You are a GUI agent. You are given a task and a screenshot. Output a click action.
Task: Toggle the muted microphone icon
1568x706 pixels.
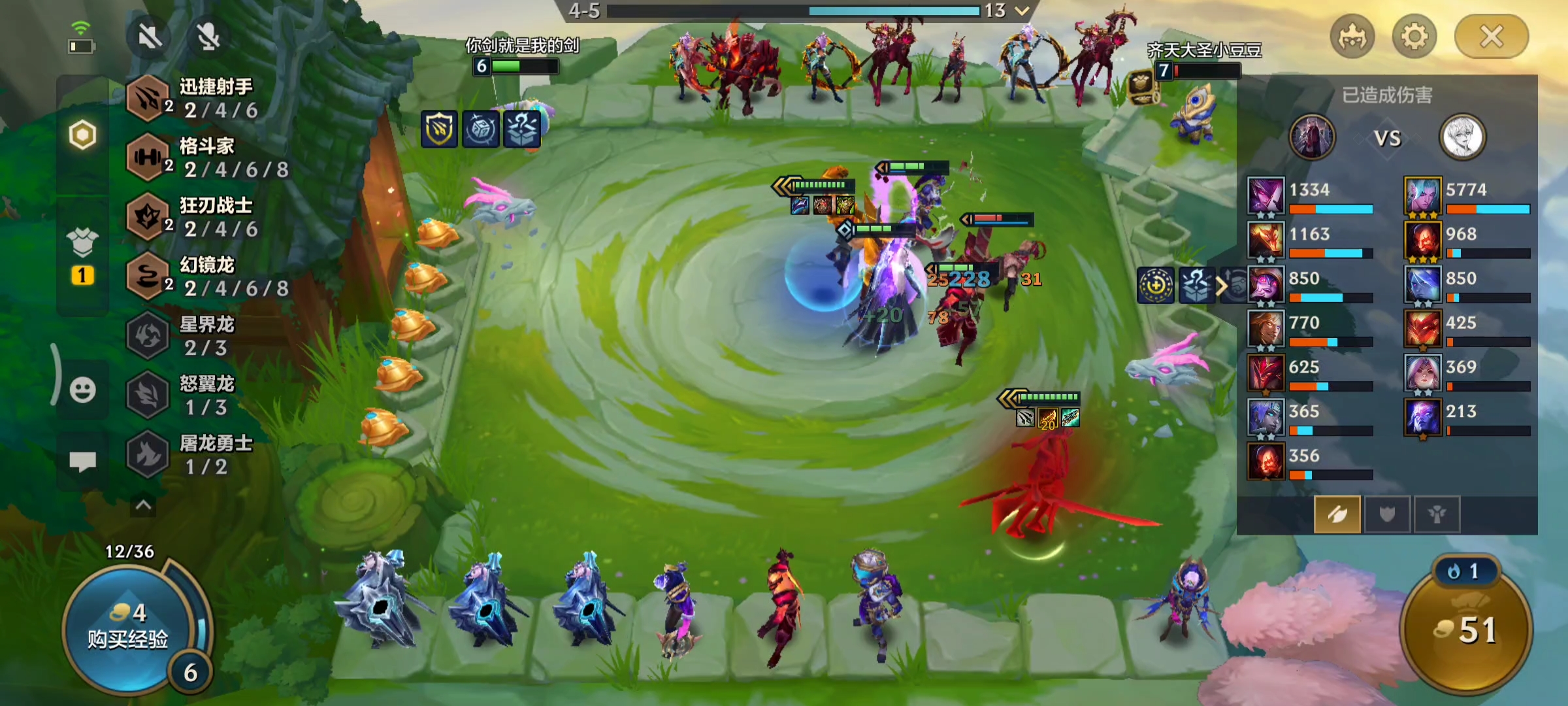point(208,37)
